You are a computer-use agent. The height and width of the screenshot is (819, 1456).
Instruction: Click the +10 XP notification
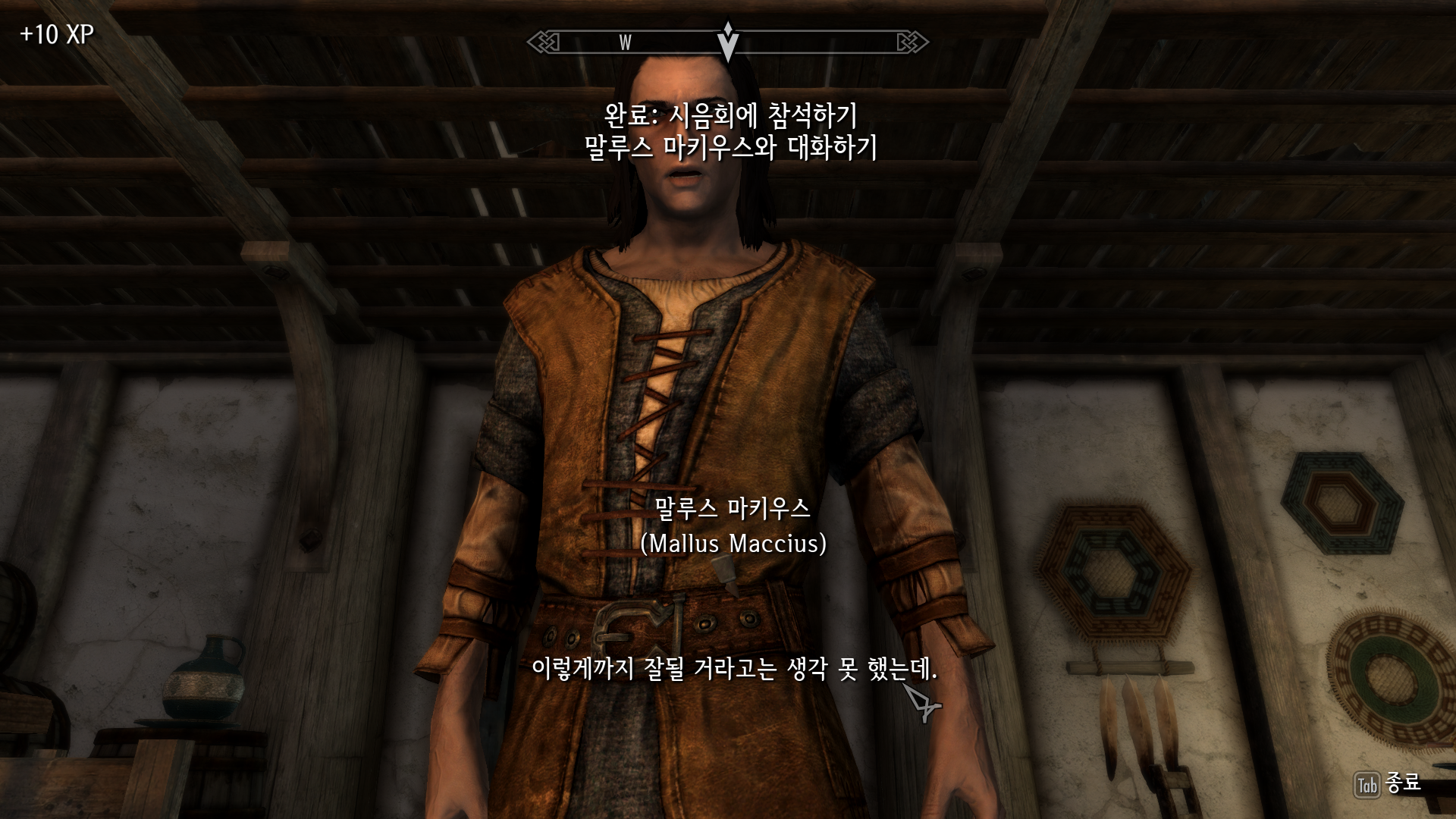click(x=55, y=34)
